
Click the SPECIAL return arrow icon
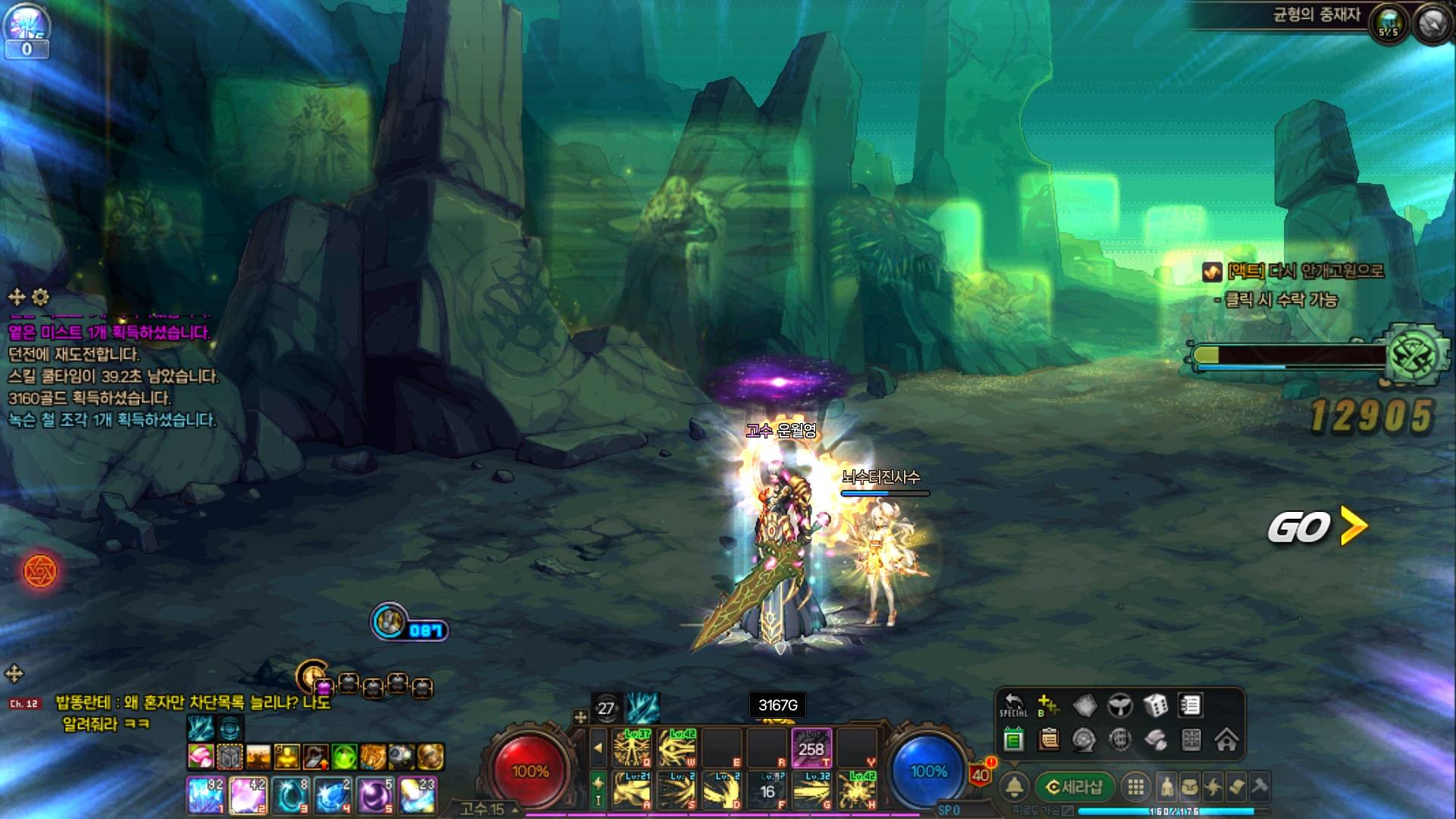1013,704
